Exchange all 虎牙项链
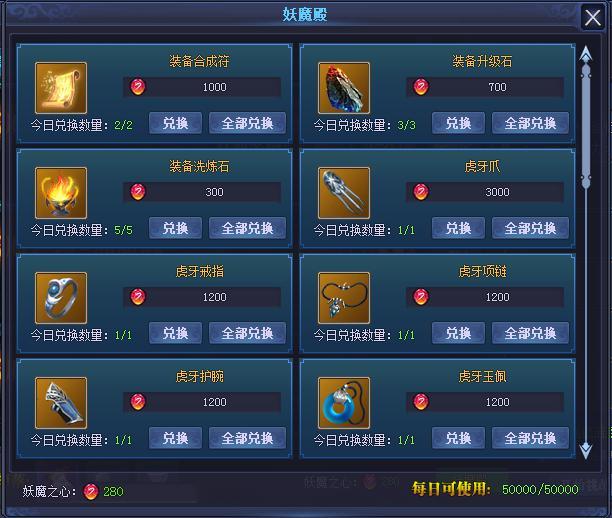Image resolution: width=612 pixels, height=518 pixels. (530, 333)
